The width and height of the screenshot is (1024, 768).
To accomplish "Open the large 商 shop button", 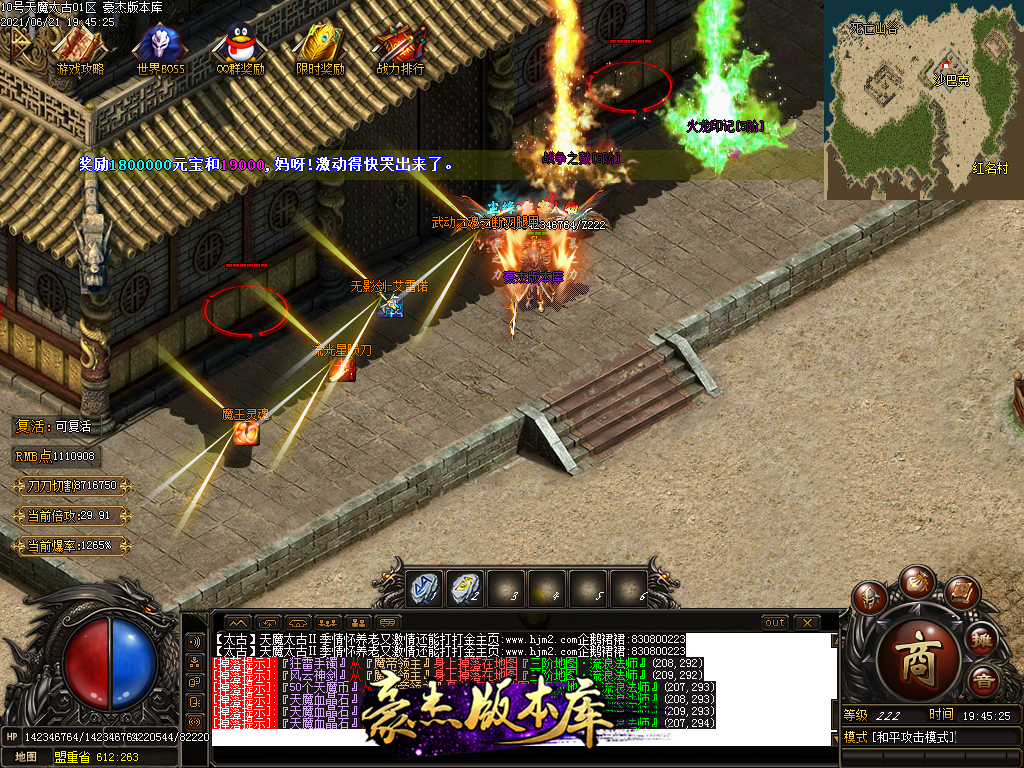I will tap(919, 656).
